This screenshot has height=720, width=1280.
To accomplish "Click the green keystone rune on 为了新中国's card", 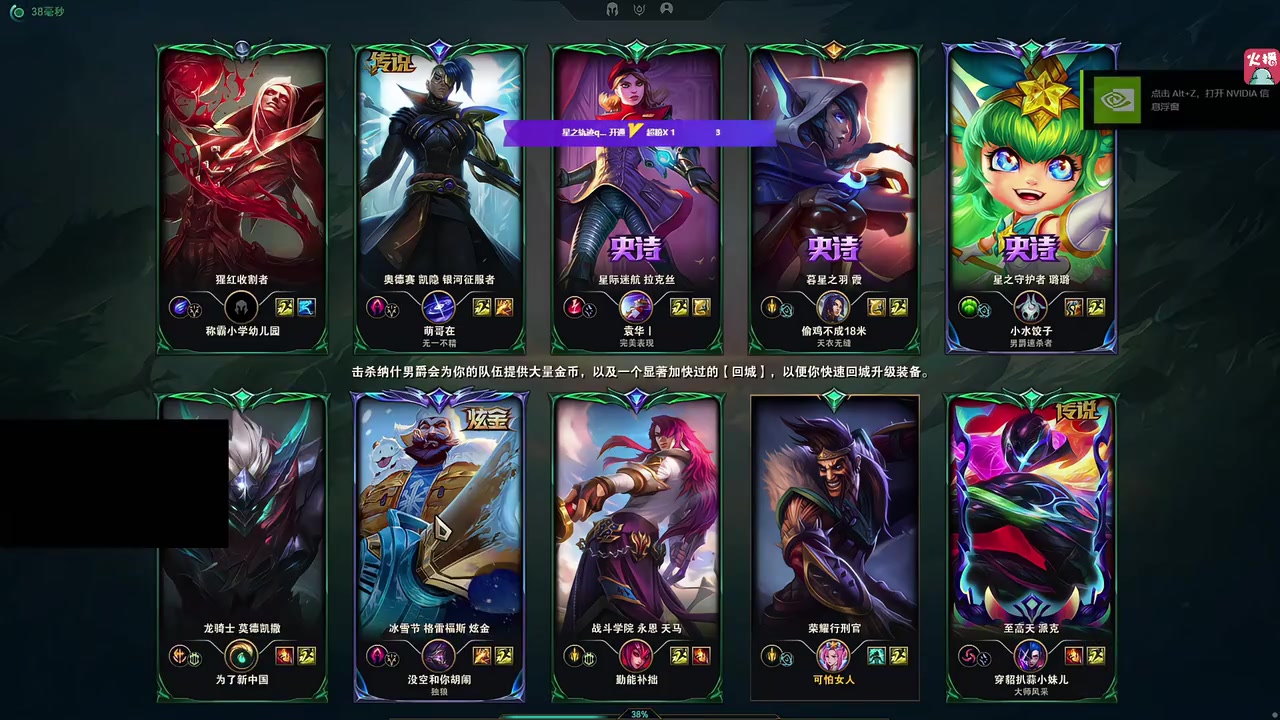I will [241, 656].
